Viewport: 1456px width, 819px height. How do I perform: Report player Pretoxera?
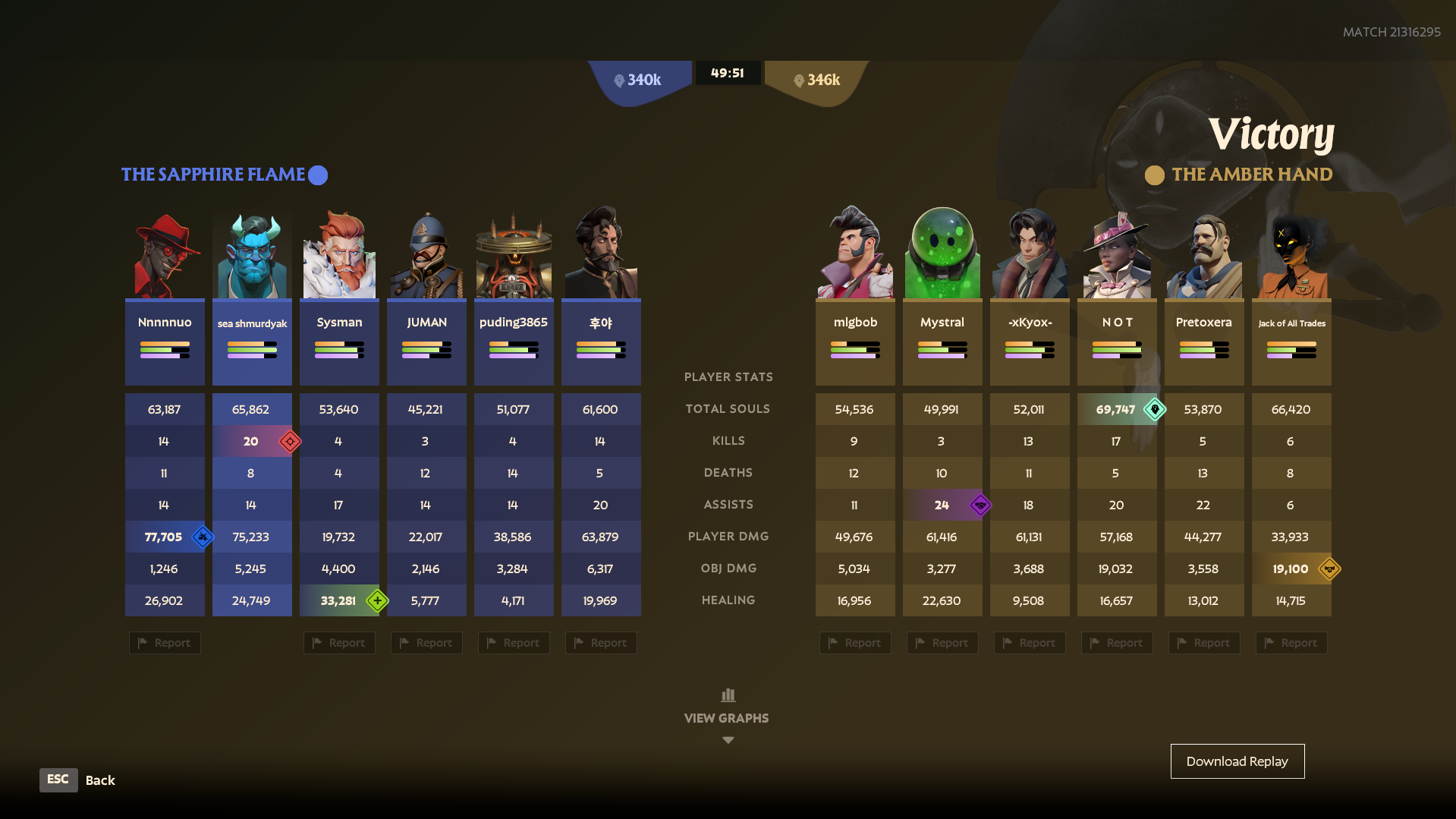pos(1204,643)
